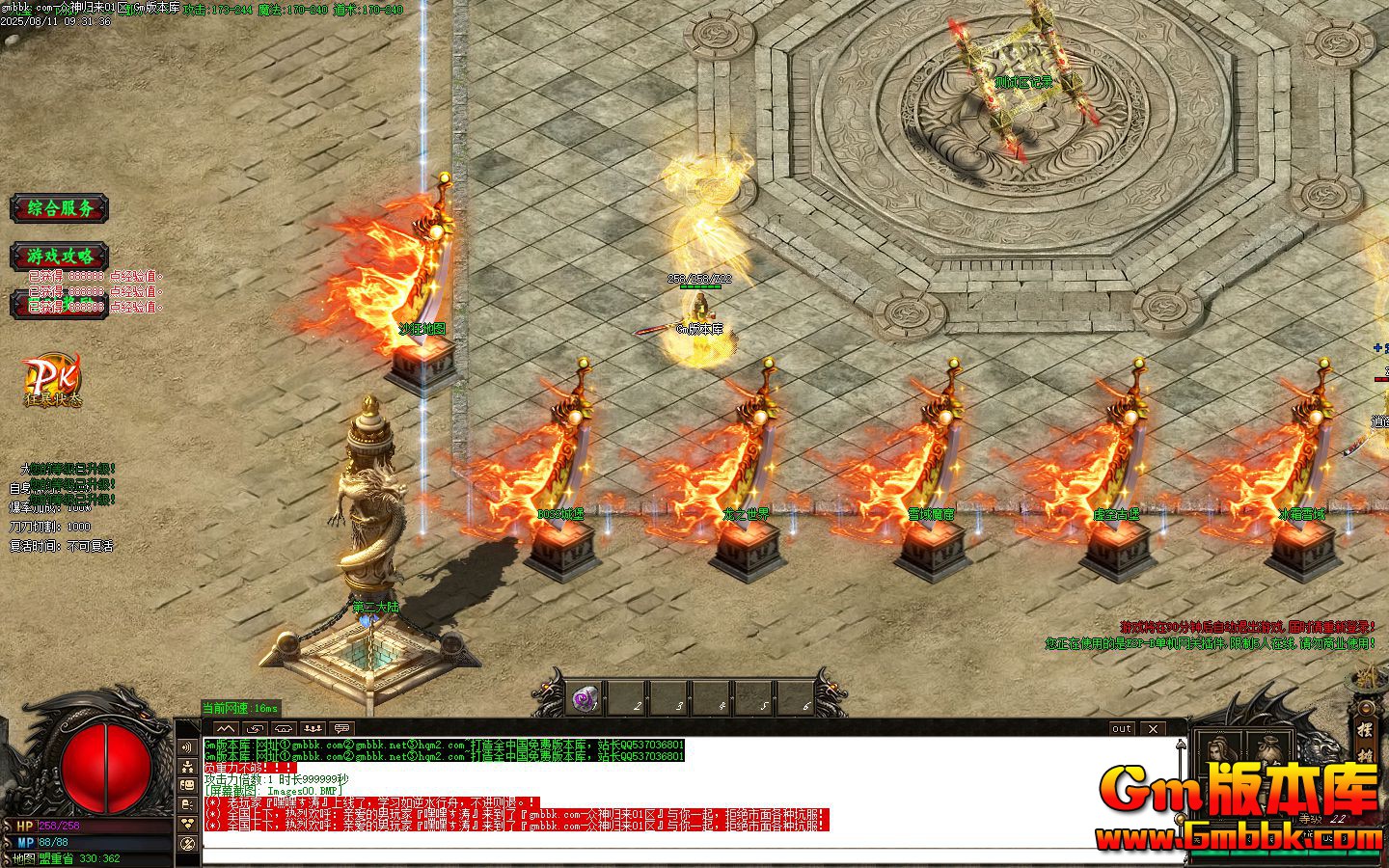Collapse the chat panel via out button
The height and width of the screenshot is (868, 1389).
pos(1120,729)
